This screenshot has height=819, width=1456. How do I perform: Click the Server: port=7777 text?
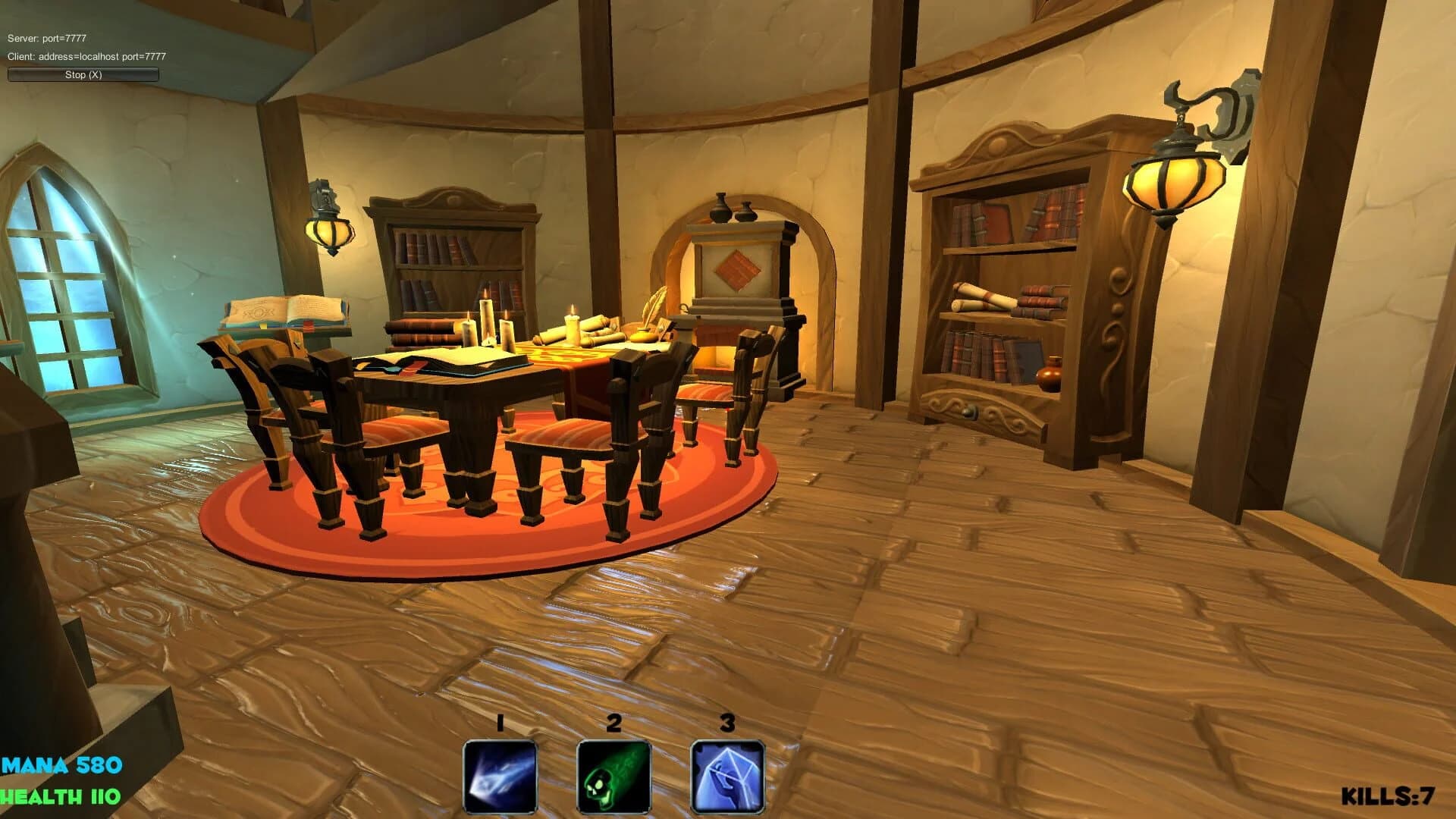[x=47, y=36]
